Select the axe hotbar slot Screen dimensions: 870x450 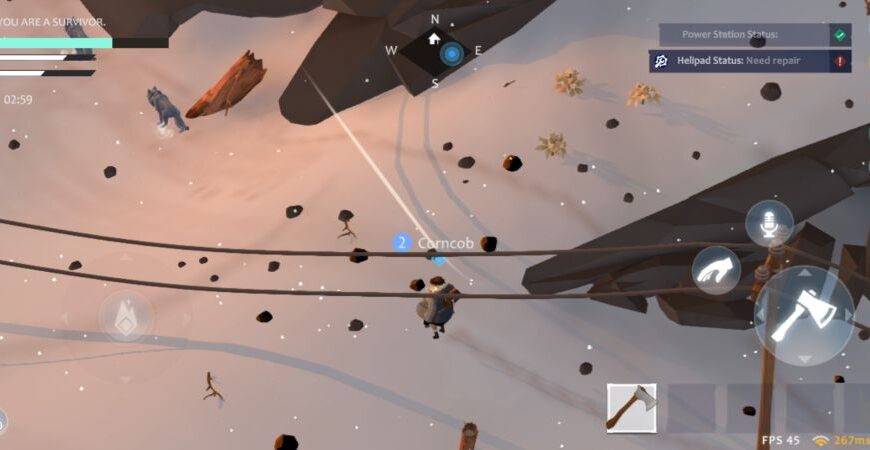(x=631, y=407)
